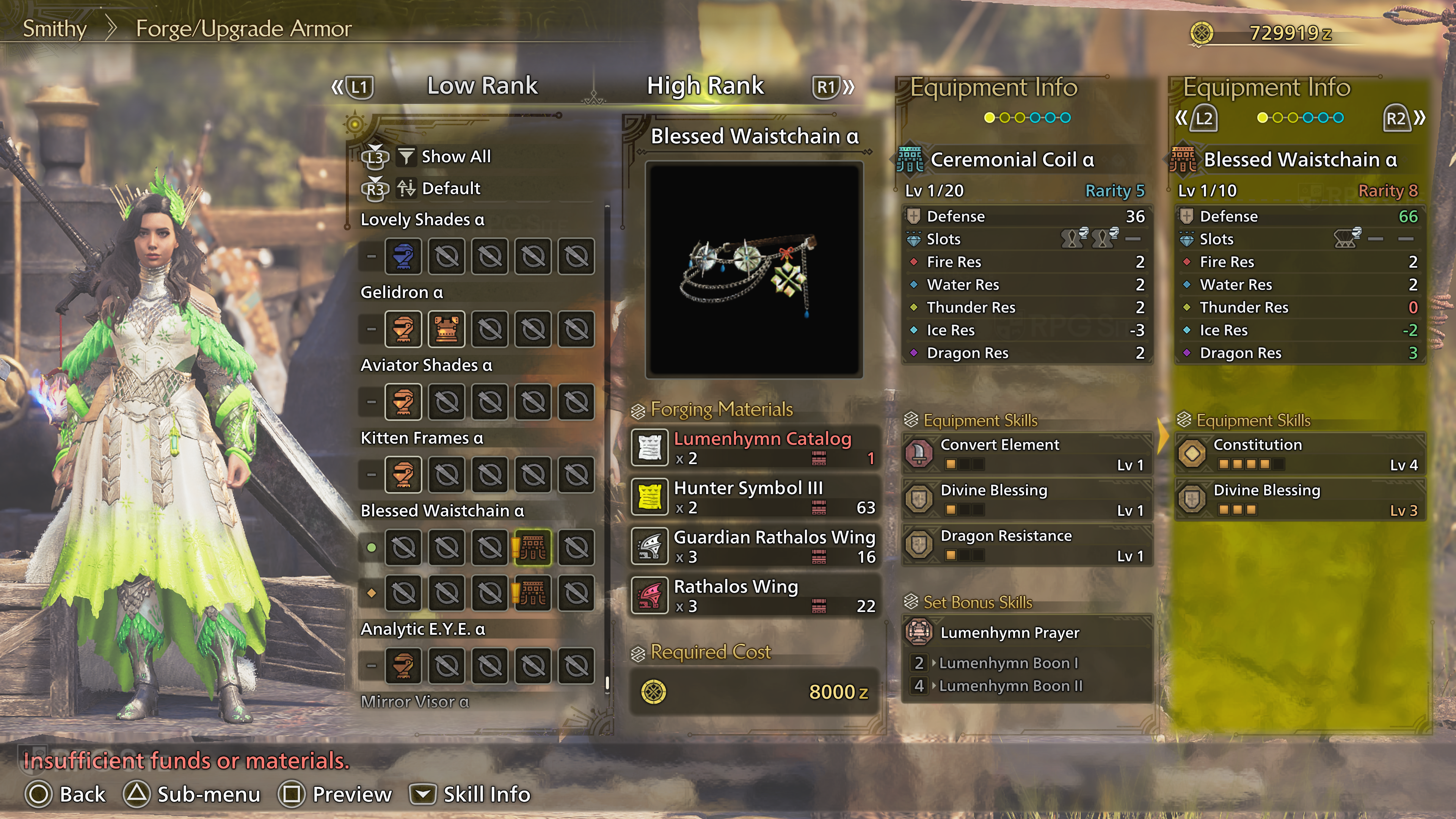Viewport: 1456px width, 819px height.
Task: Click the Blessed Waistchain α preview image
Action: [x=754, y=270]
